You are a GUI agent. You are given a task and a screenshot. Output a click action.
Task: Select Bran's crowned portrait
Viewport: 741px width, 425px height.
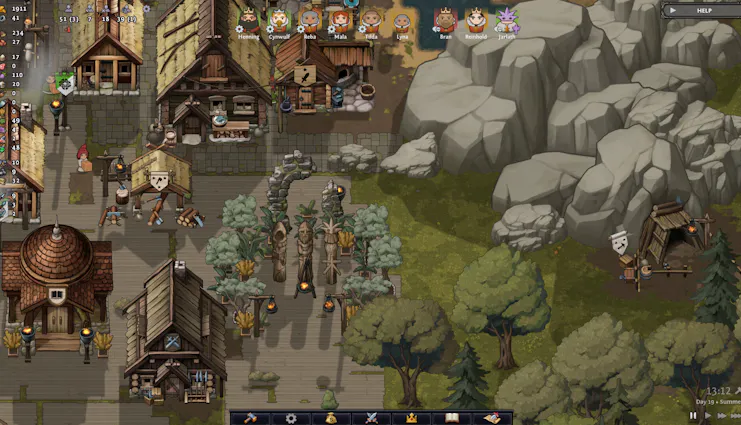pos(446,19)
